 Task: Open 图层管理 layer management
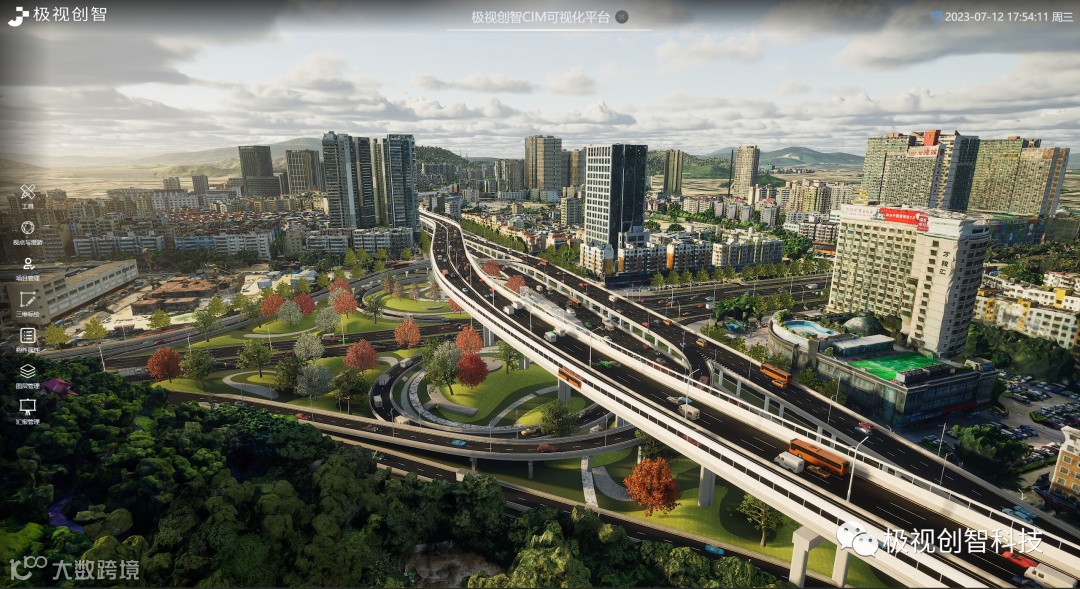pos(28,371)
